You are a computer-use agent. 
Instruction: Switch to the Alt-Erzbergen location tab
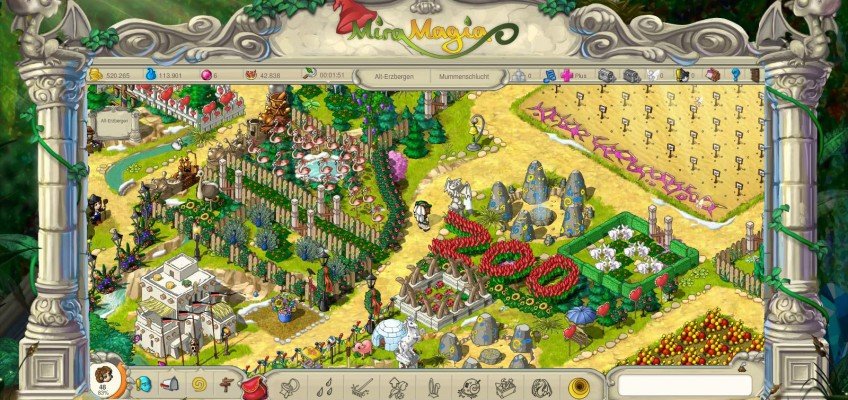[x=394, y=75]
